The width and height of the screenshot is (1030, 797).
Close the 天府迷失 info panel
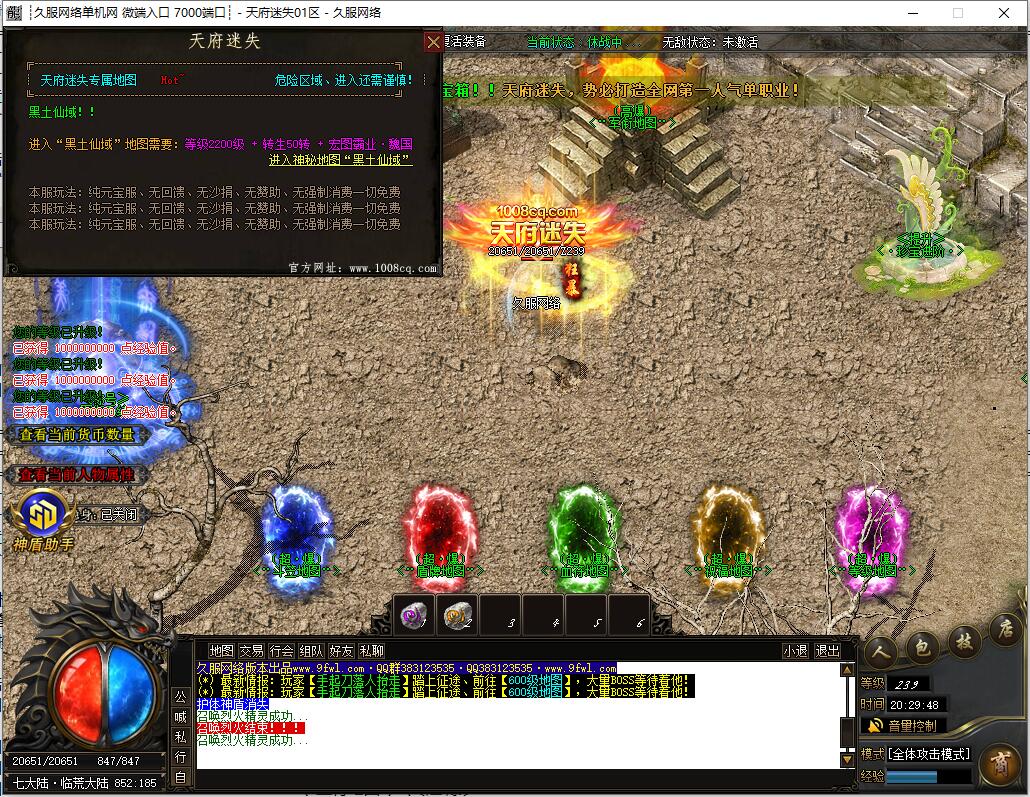[x=433, y=42]
